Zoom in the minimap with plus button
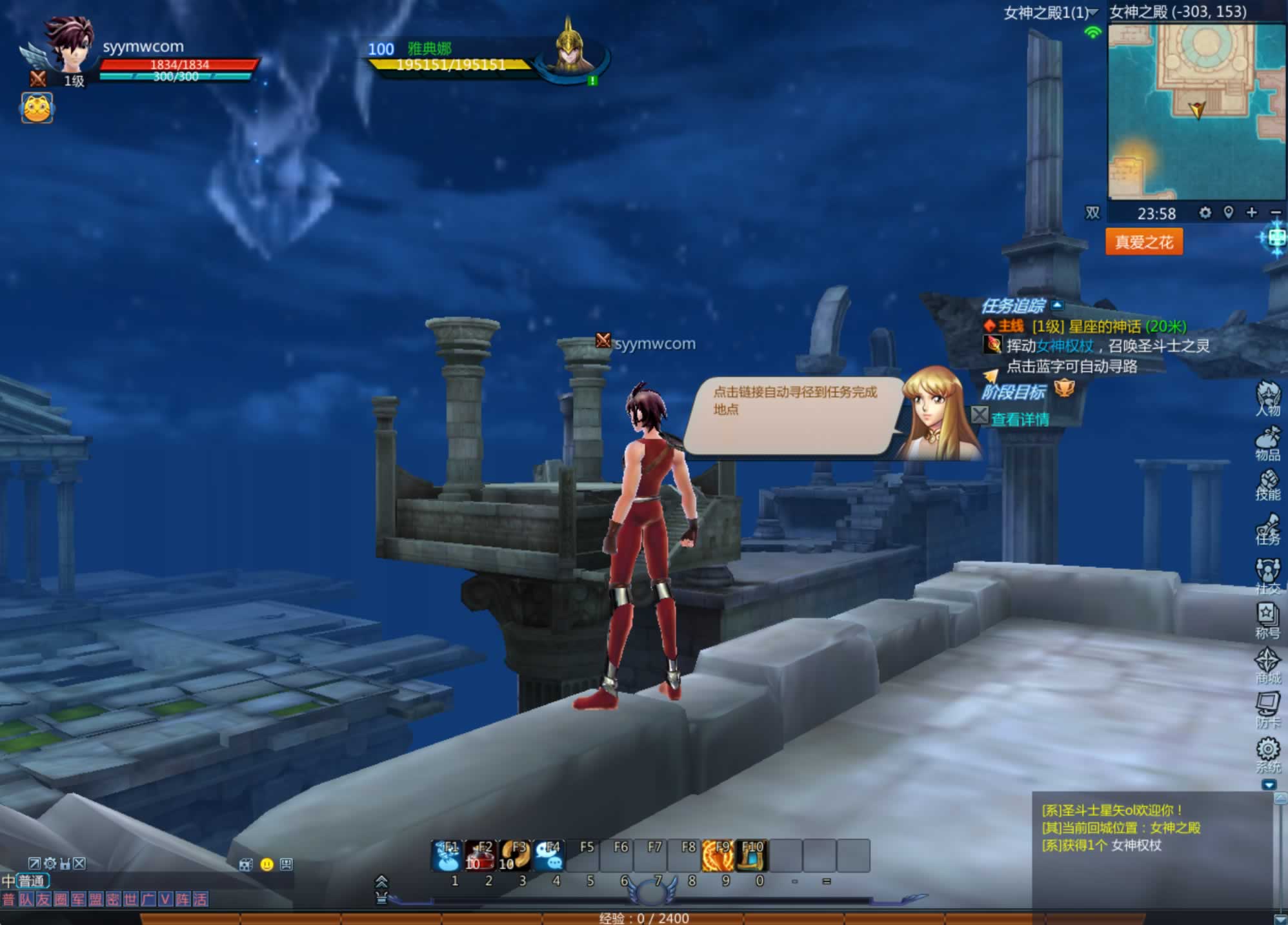The width and height of the screenshot is (1288, 925). (1252, 212)
